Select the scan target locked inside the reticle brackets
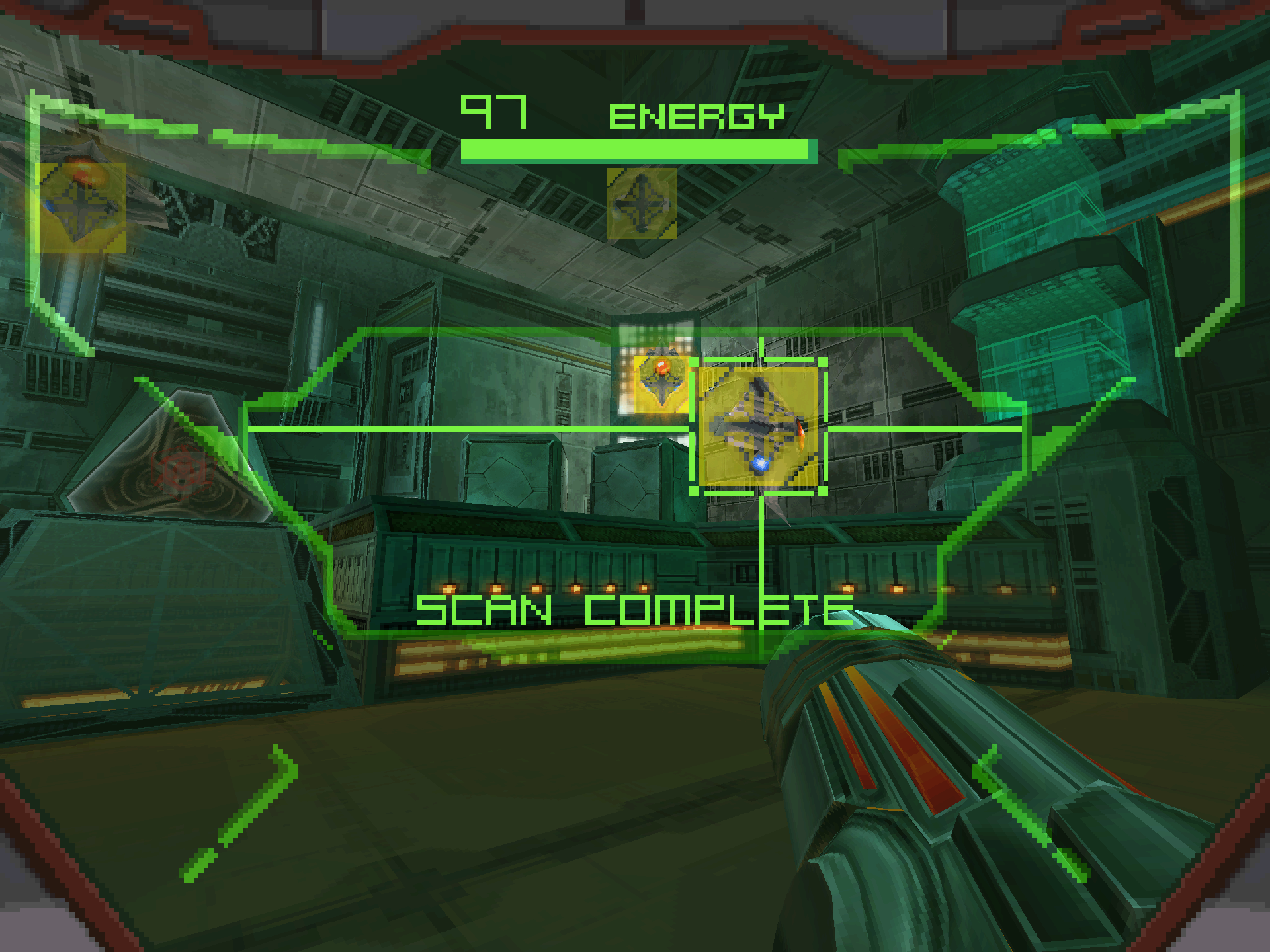The height and width of the screenshot is (952, 1270). (759, 427)
